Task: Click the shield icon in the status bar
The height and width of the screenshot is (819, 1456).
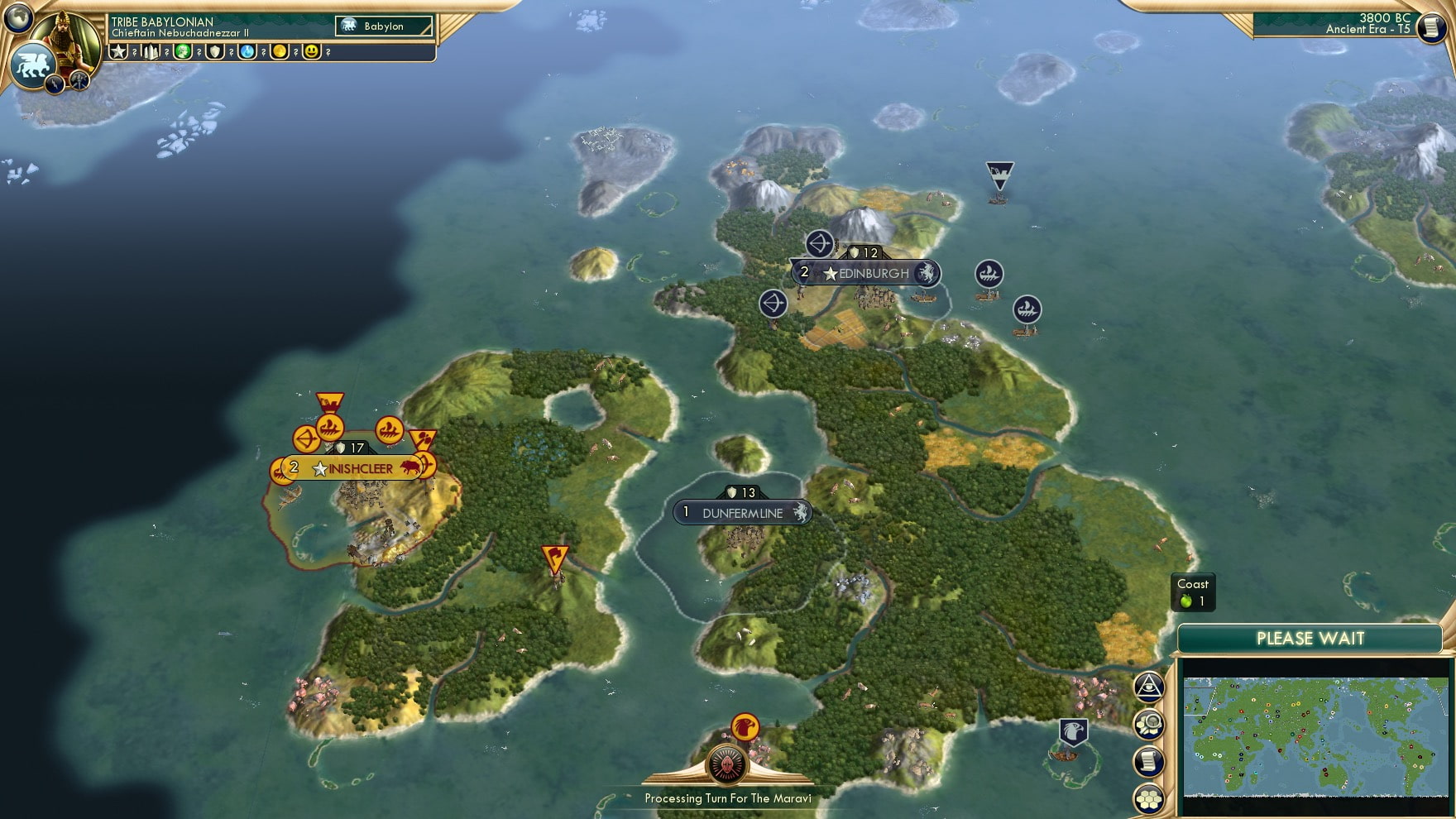Action: pyautogui.click(x=215, y=51)
